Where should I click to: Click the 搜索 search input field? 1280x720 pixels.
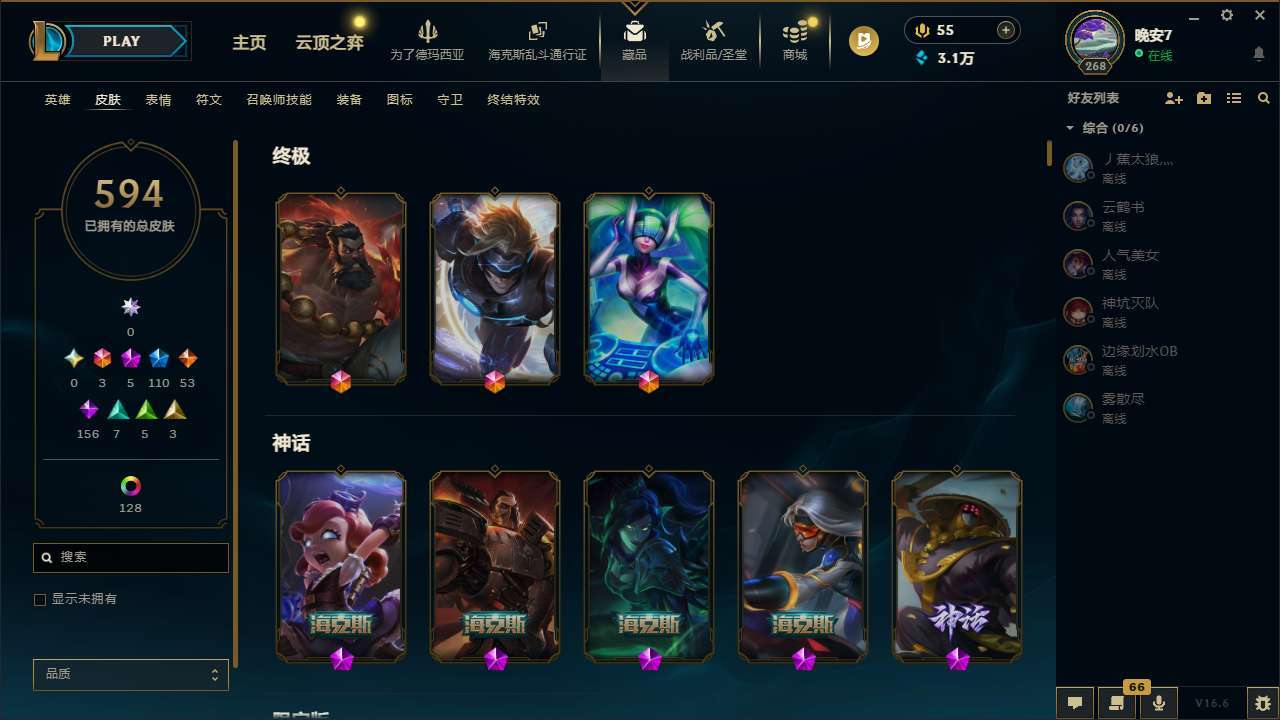click(130, 557)
